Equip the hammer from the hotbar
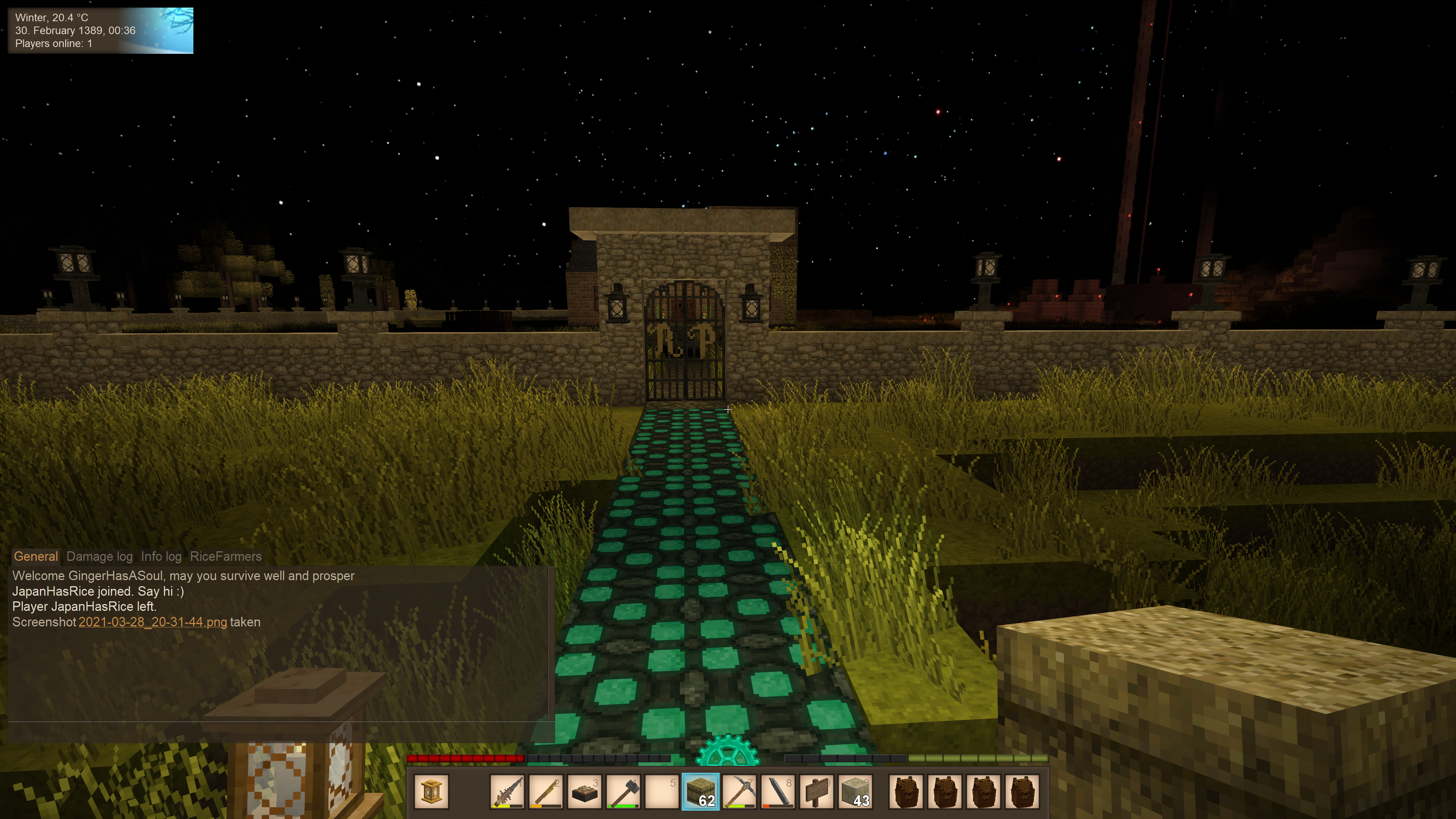1456x819 pixels. [x=623, y=791]
